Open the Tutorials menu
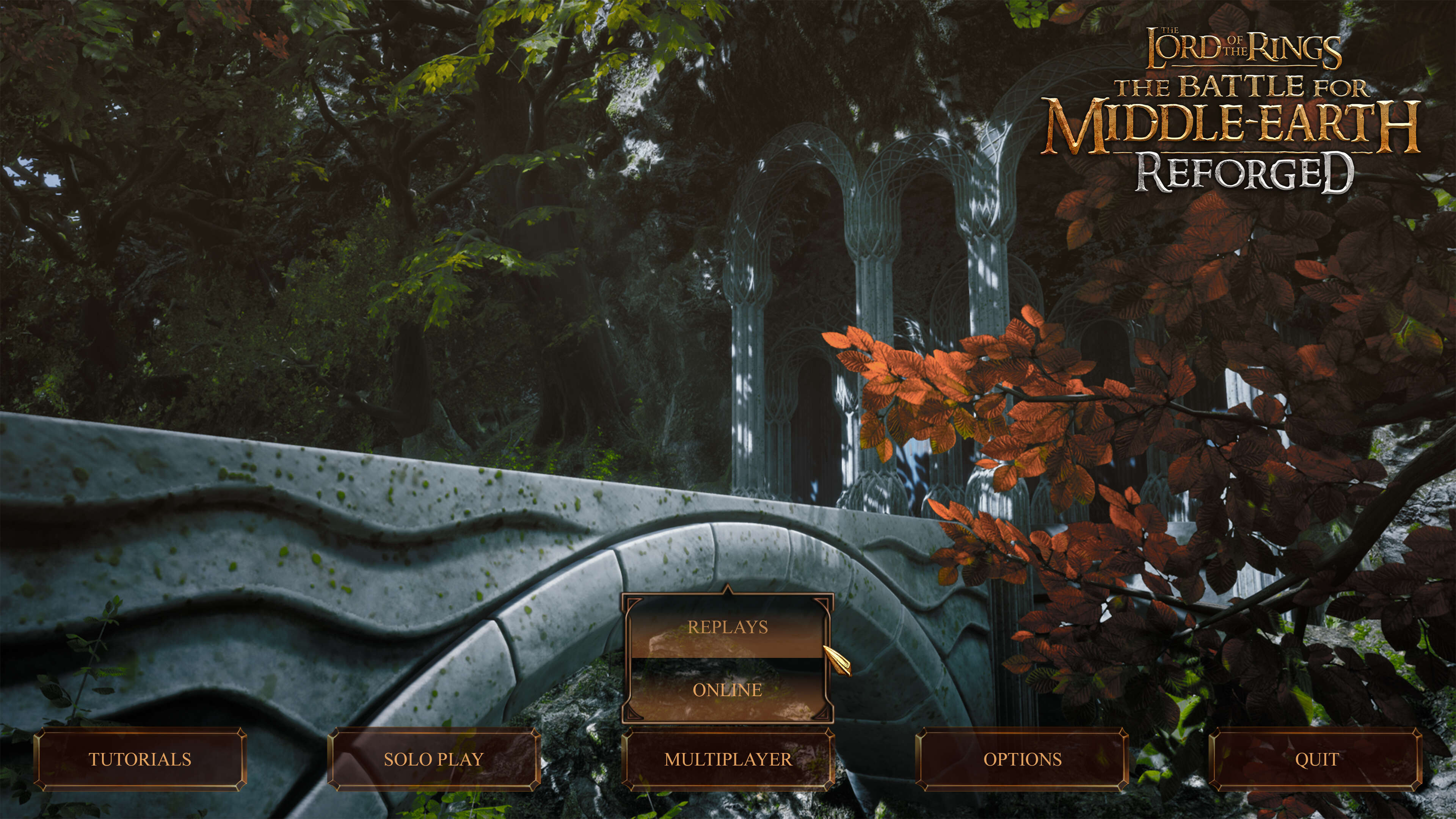 point(140,759)
